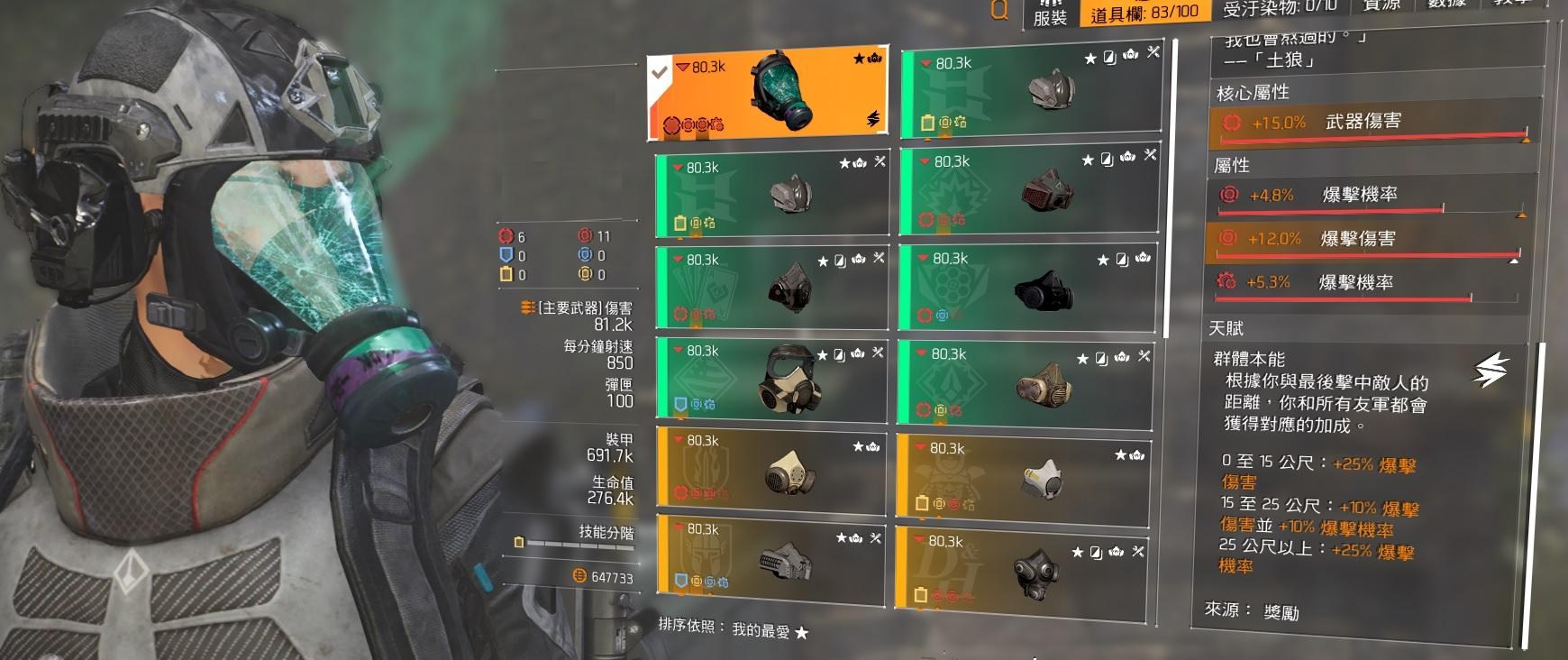The height and width of the screenshot is (660, 1568).
Task: Click the skill tier battery icon near 技能分階
Action: point(518,541)
